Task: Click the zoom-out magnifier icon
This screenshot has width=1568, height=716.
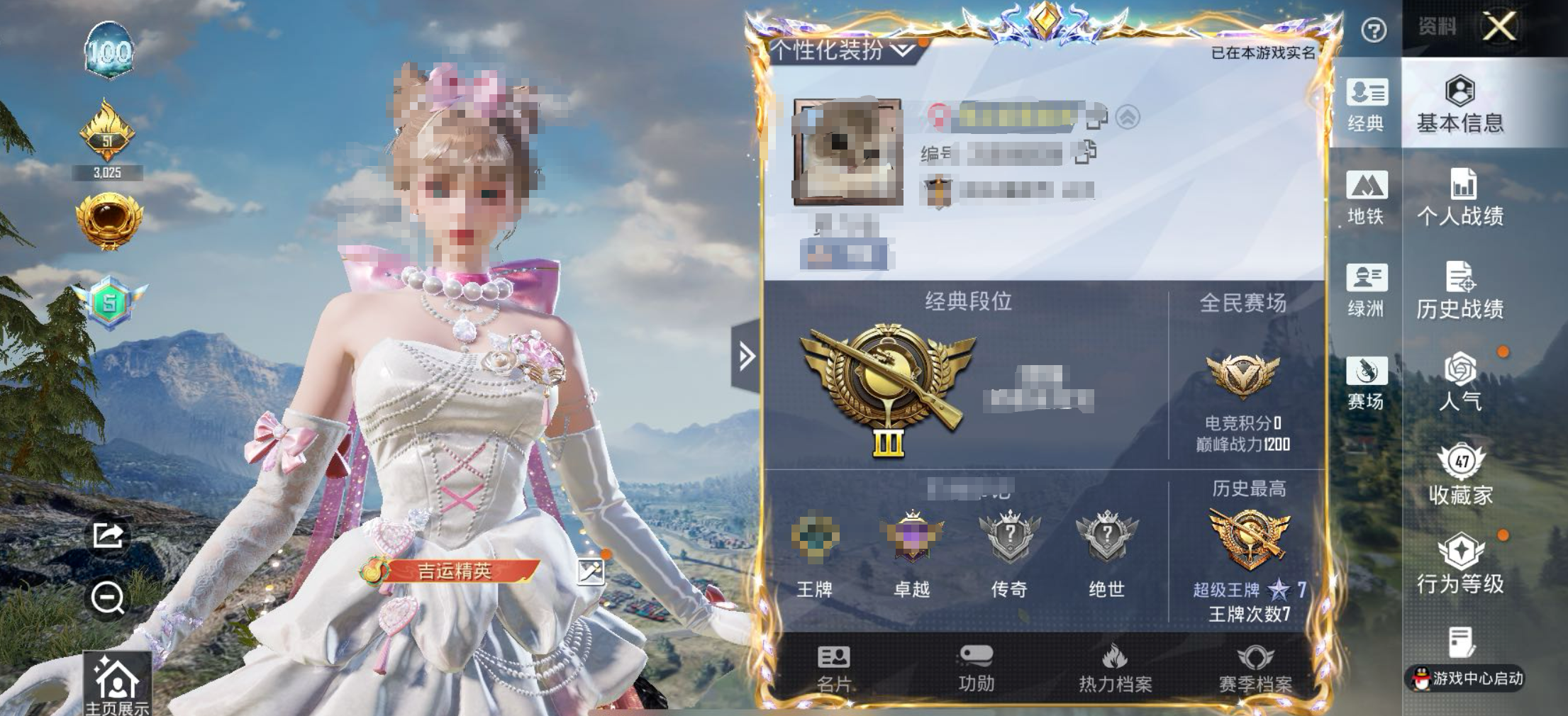Action: click(108, 598)
